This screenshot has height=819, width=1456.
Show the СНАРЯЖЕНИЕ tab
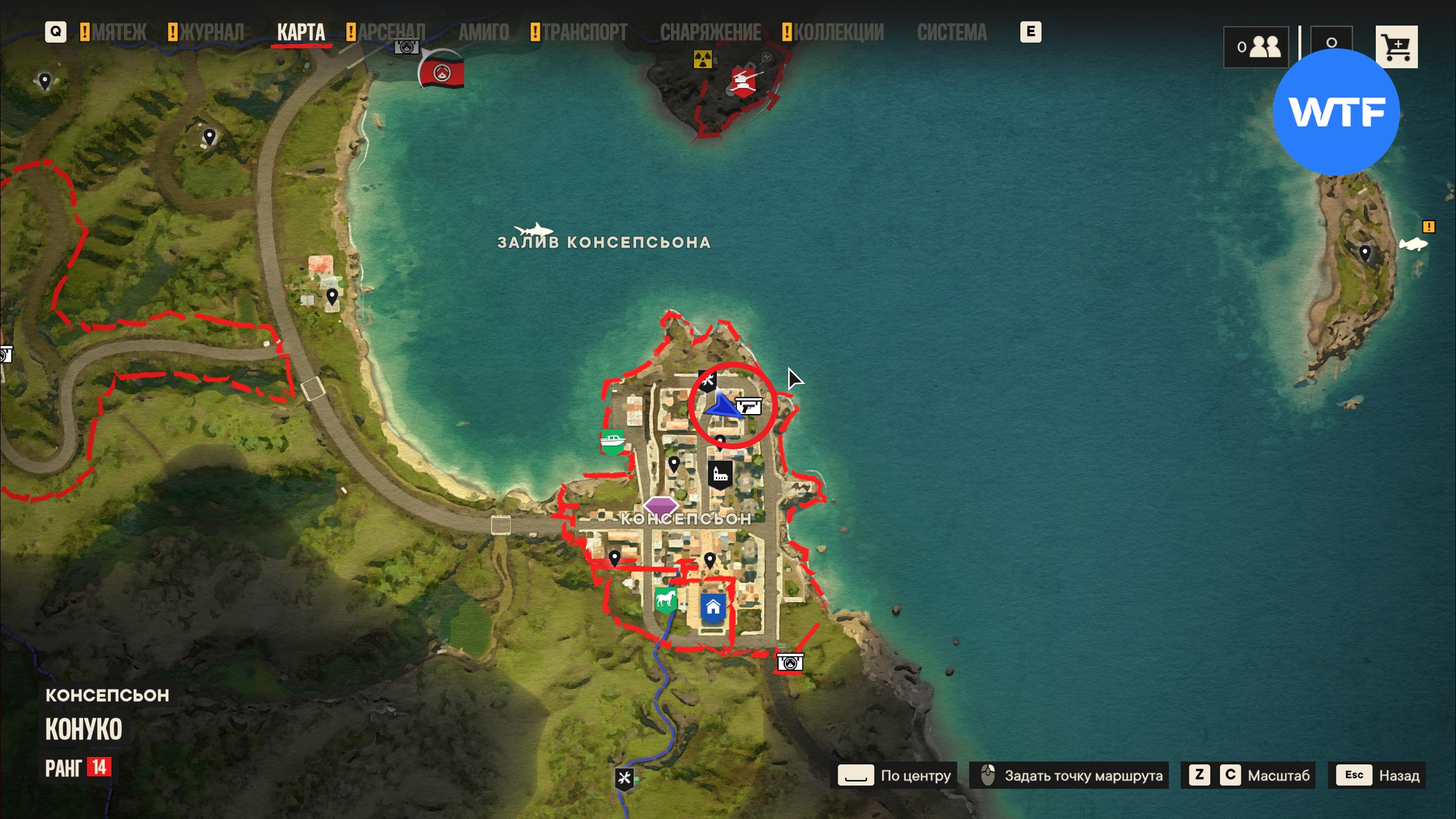tap(710, 32)
